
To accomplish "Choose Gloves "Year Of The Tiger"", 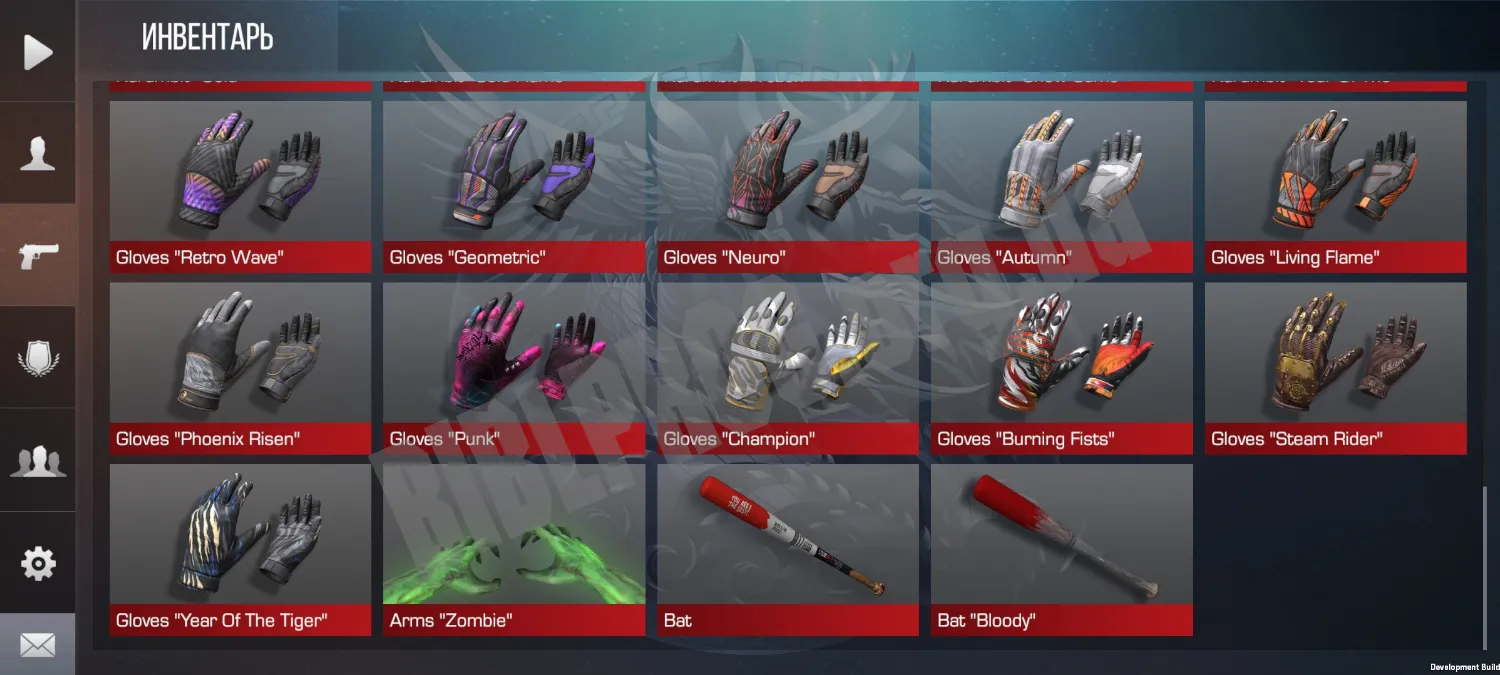I will [x=240, y=549].
